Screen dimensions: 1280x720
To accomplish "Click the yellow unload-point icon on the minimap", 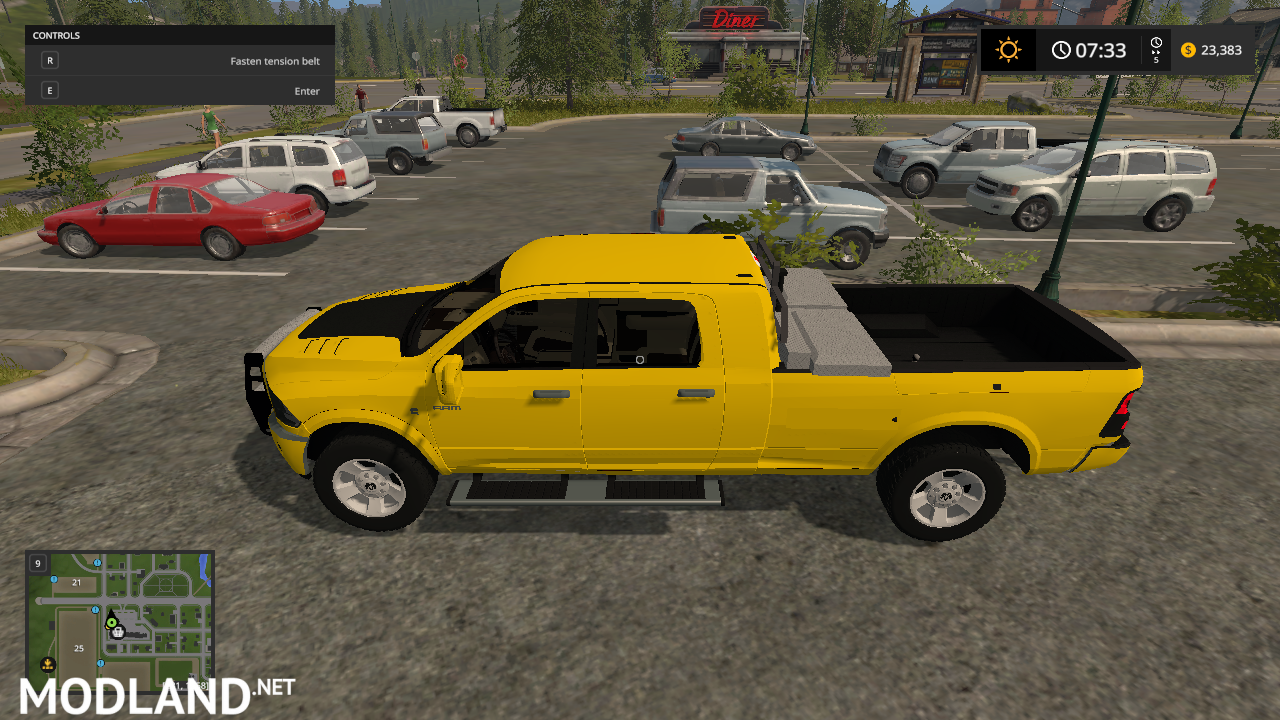I will 48,664.
